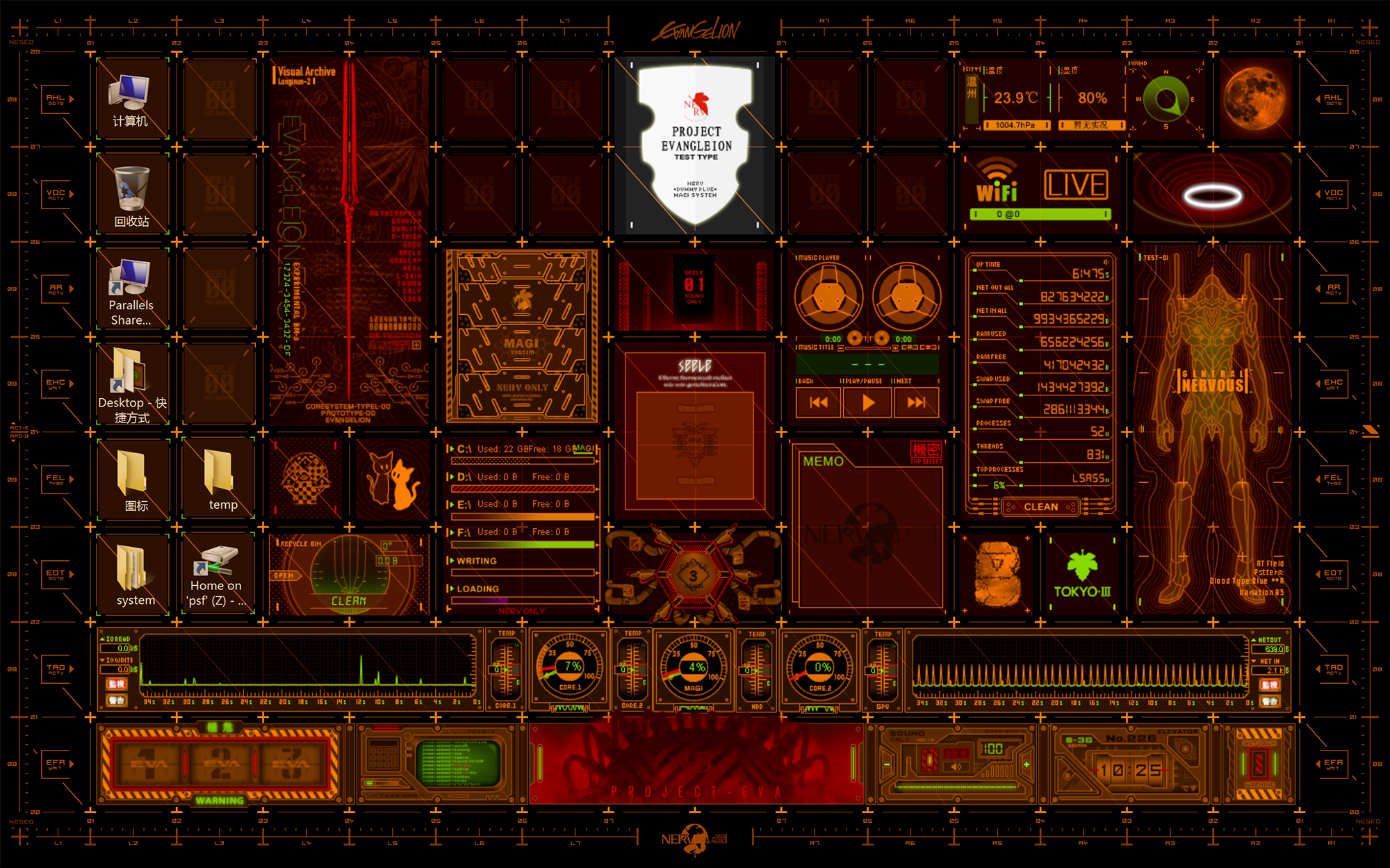The image size is (1390, 868).
Task: Open the Home on 'psf' (Z) drive
Action: (x=217, y=574)
